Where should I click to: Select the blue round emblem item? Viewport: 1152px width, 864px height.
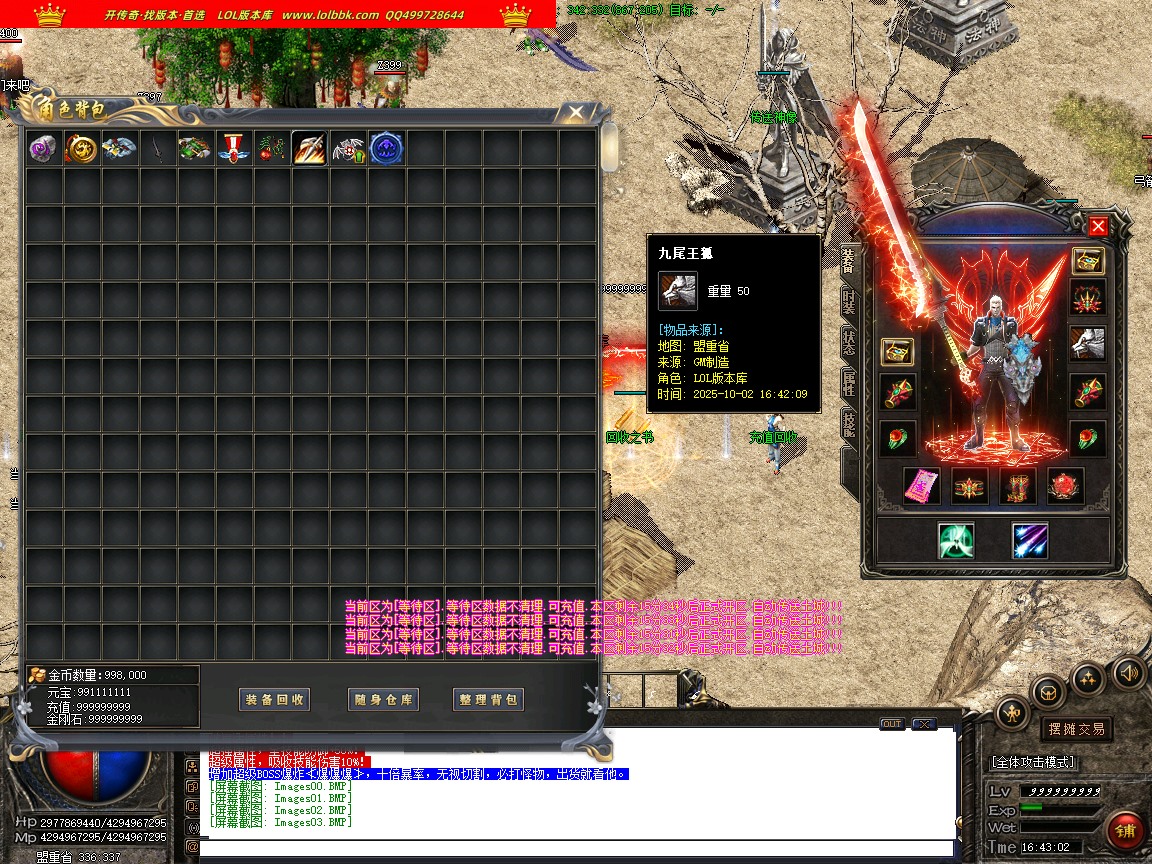386,148
